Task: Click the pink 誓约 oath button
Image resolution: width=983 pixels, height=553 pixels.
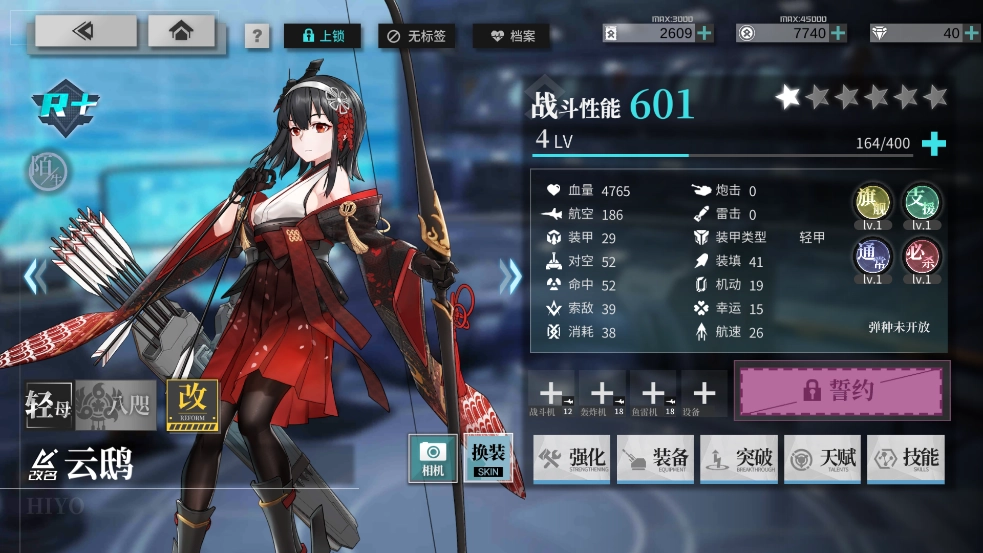Action: pyautogui.click(x=838, y=390)
